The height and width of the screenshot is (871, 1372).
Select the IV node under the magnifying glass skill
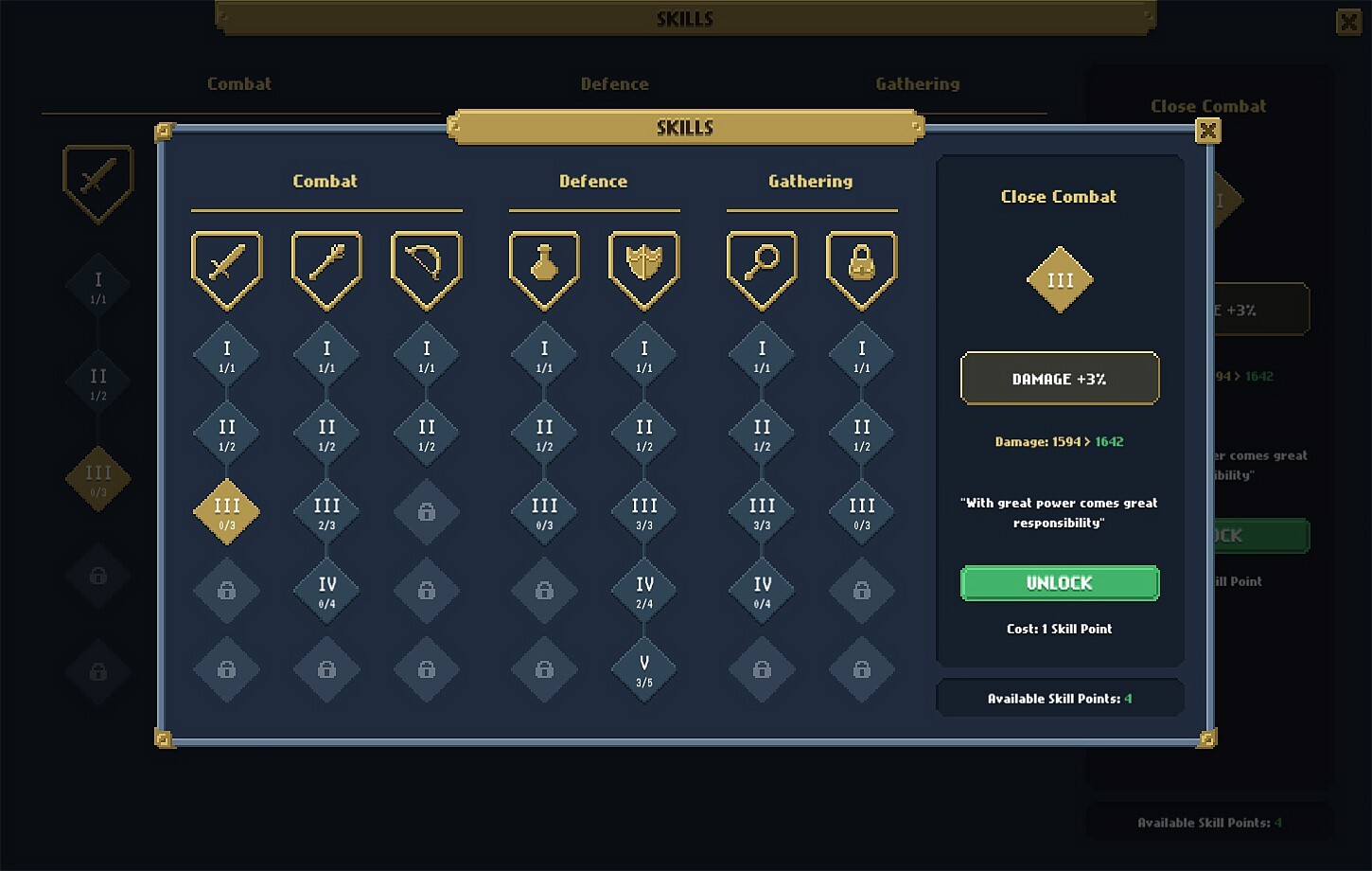[761, 591]
